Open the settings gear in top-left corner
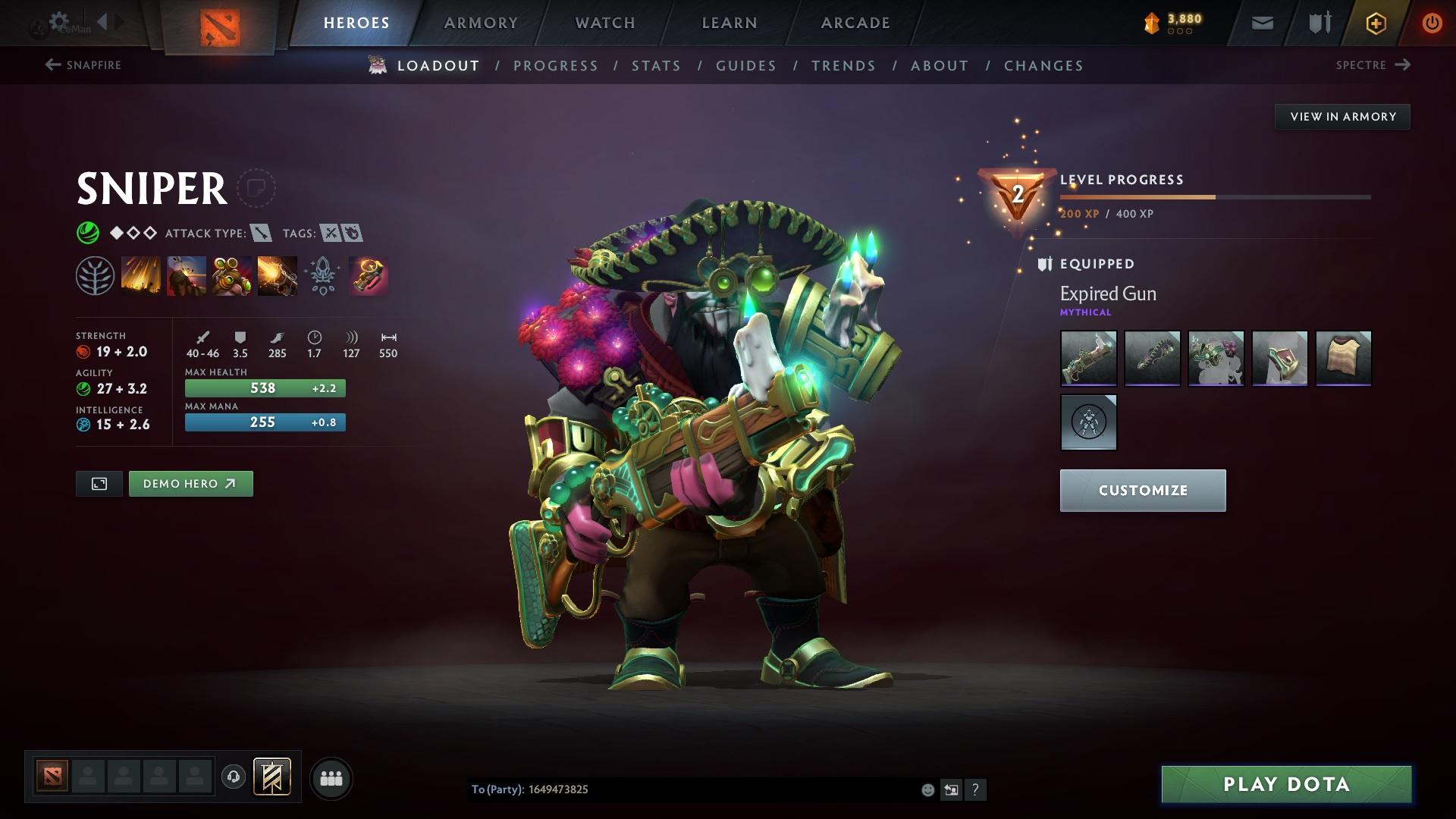The height and width of the screenshot is (819, 1456). [x=58, y=20]
